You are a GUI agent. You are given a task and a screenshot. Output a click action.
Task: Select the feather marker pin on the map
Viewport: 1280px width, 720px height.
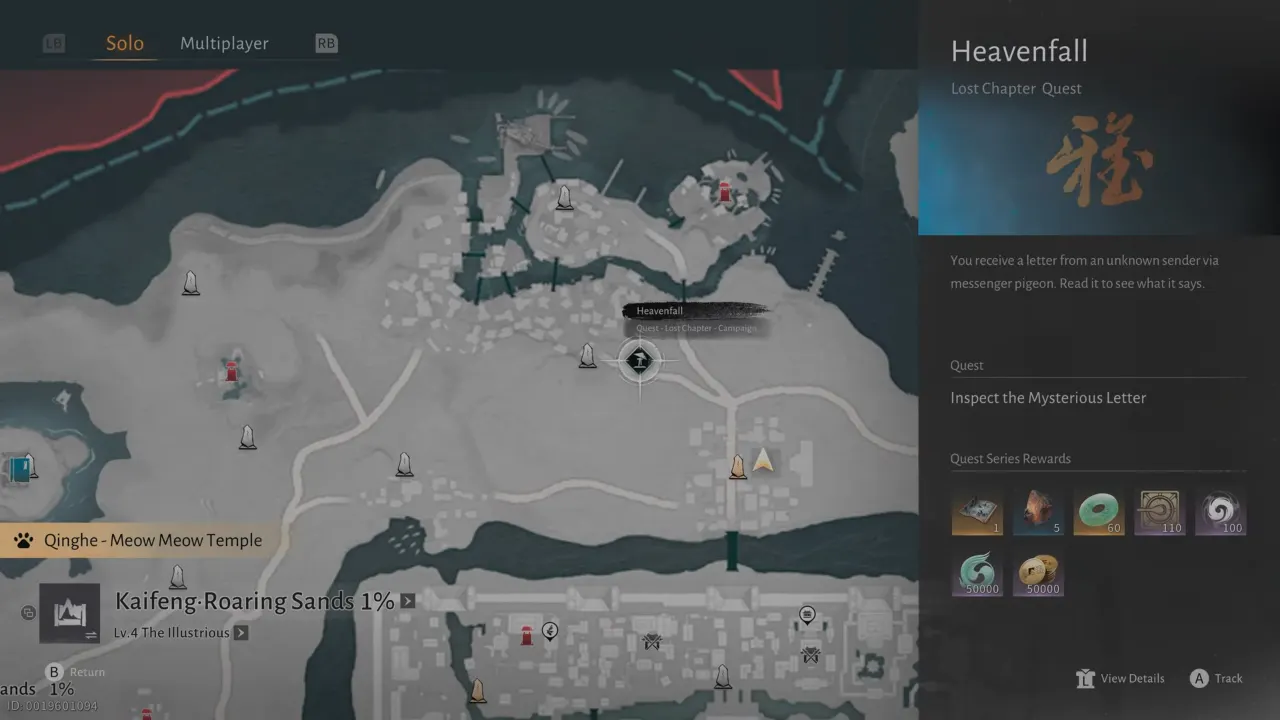pyautogui.click(x=550, y=630)
